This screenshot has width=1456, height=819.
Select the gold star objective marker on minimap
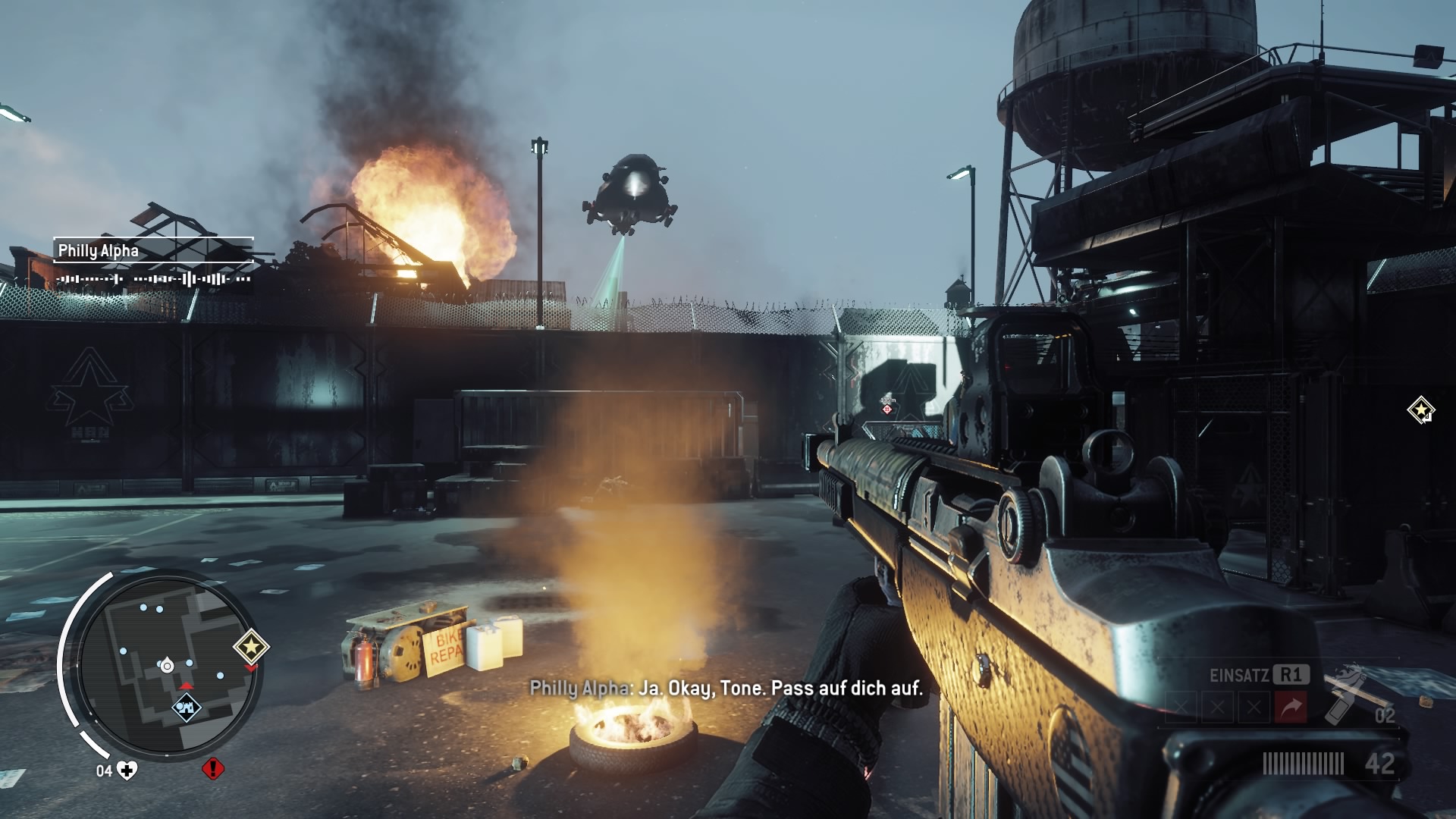[250, 647]
